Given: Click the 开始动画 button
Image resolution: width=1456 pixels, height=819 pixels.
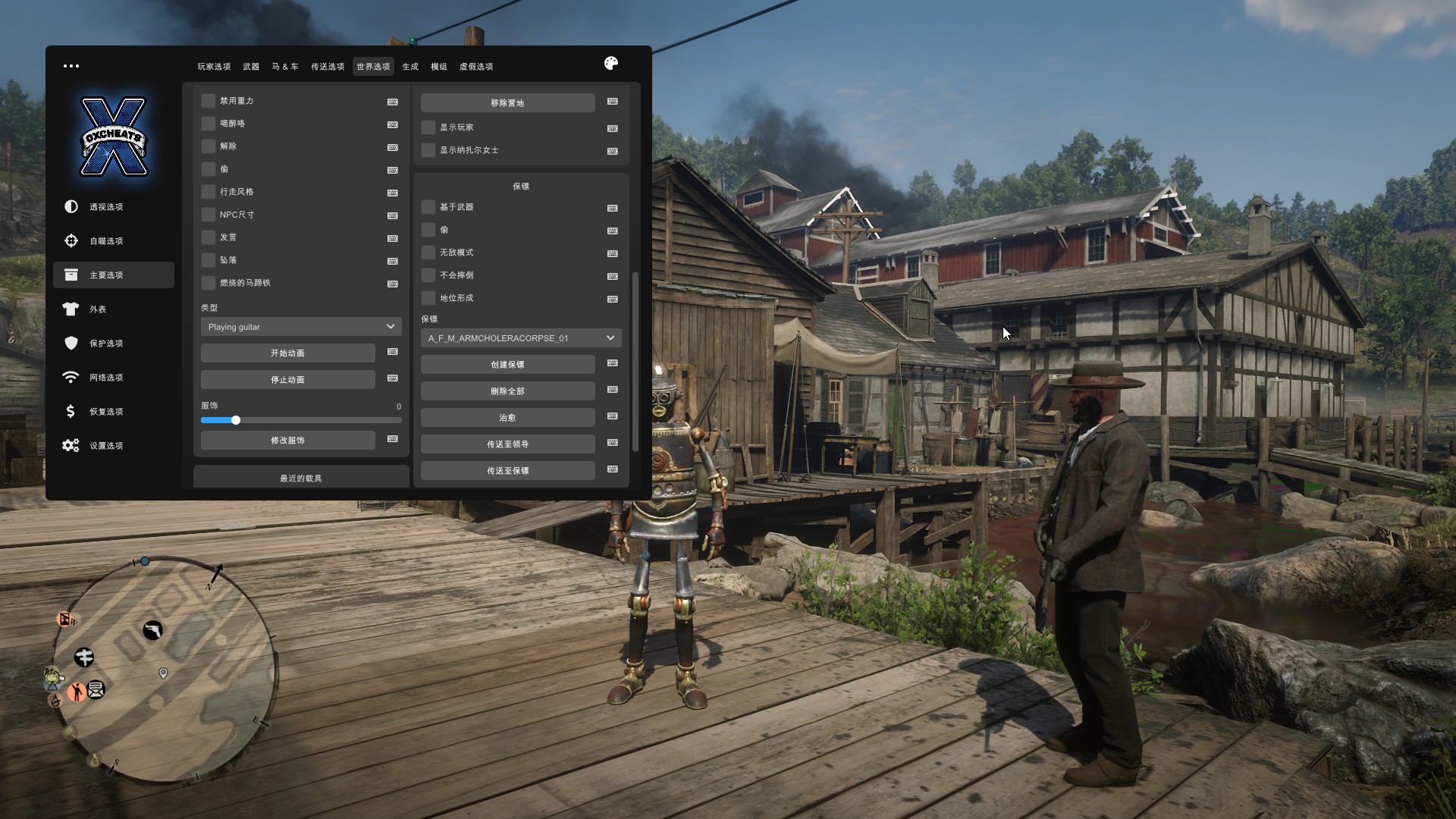Looking at the screenshot, I should (287, 353).
